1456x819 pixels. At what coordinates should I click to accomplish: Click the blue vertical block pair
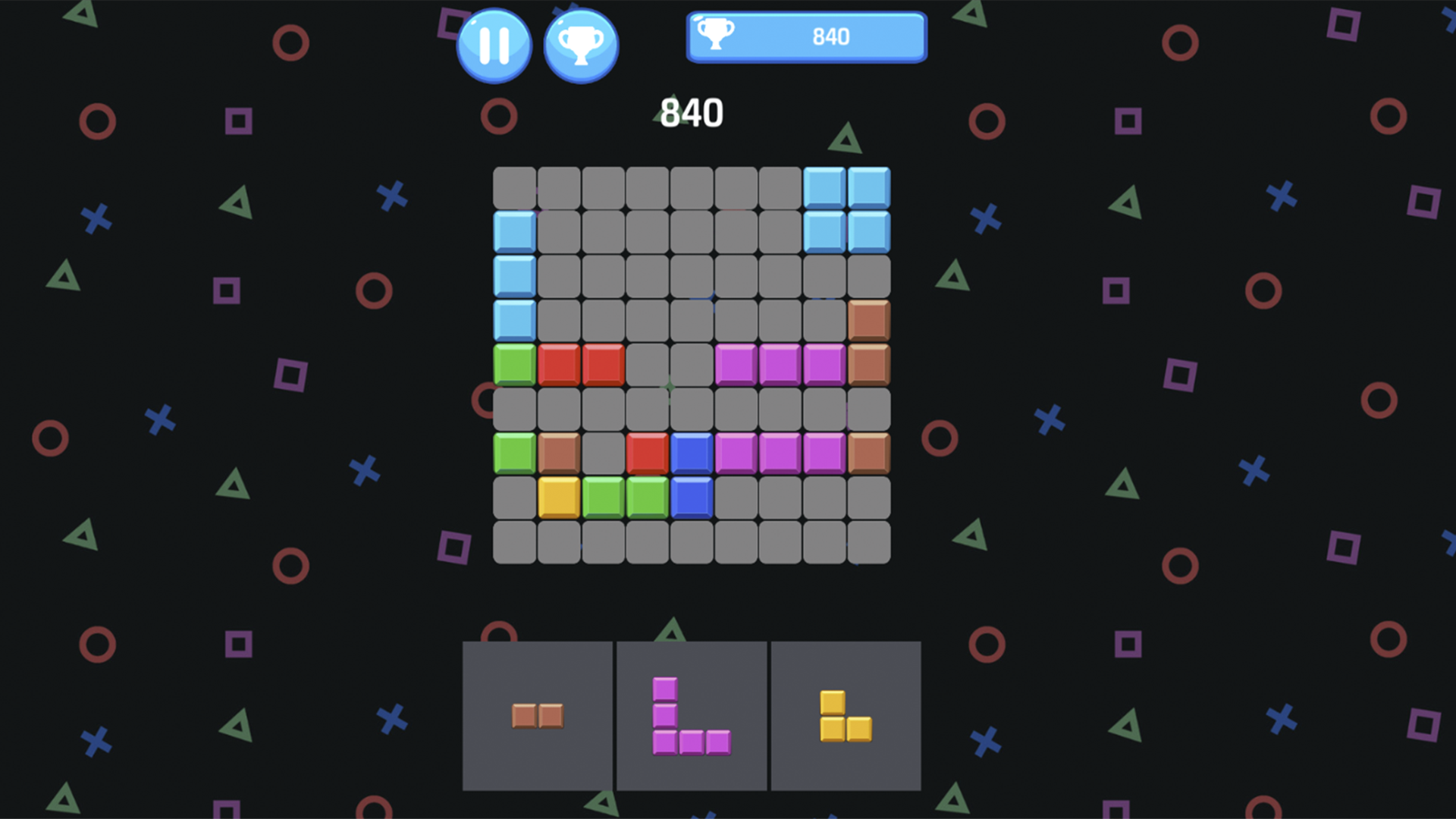[x=691, y=474]
